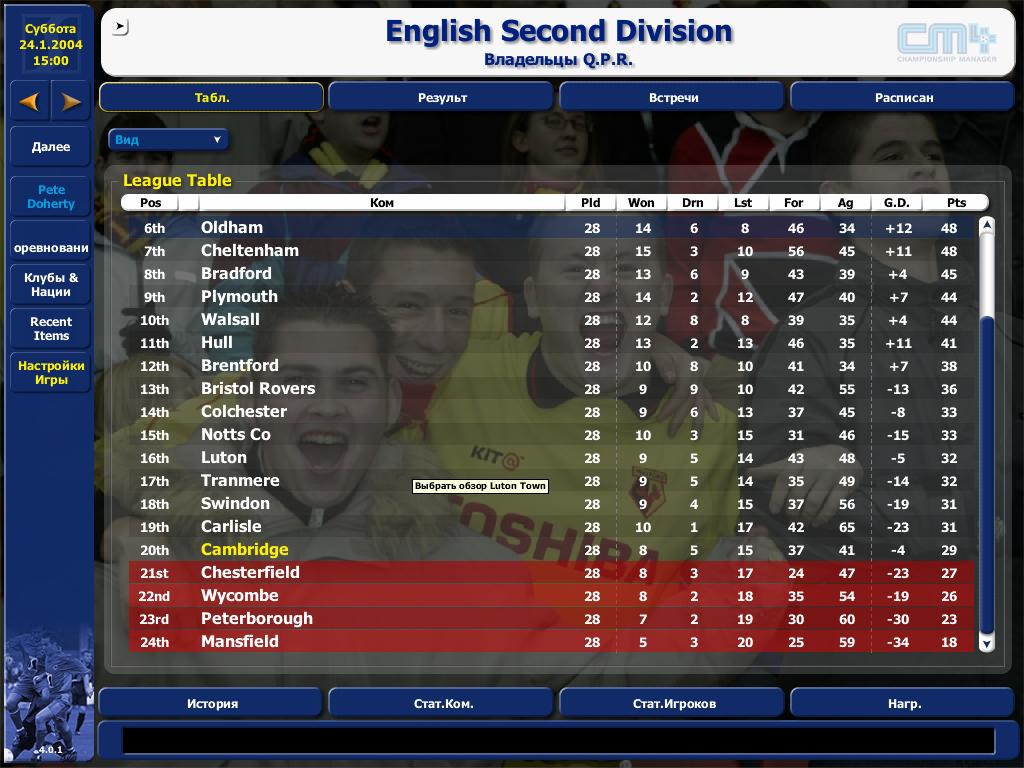Open the Результ tab
1024x768 pixels.
pyautogui.click(x=441, y=97)
